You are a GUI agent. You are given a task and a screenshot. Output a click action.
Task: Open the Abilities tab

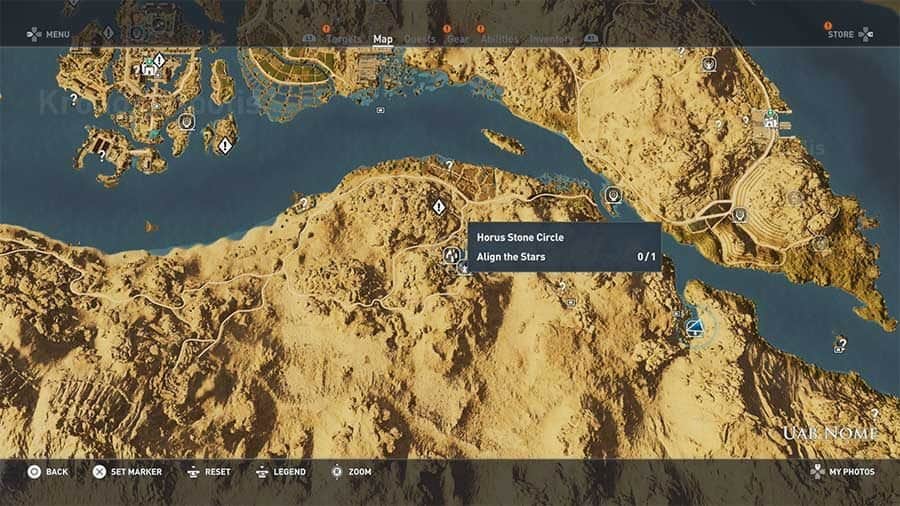point(499,40)
